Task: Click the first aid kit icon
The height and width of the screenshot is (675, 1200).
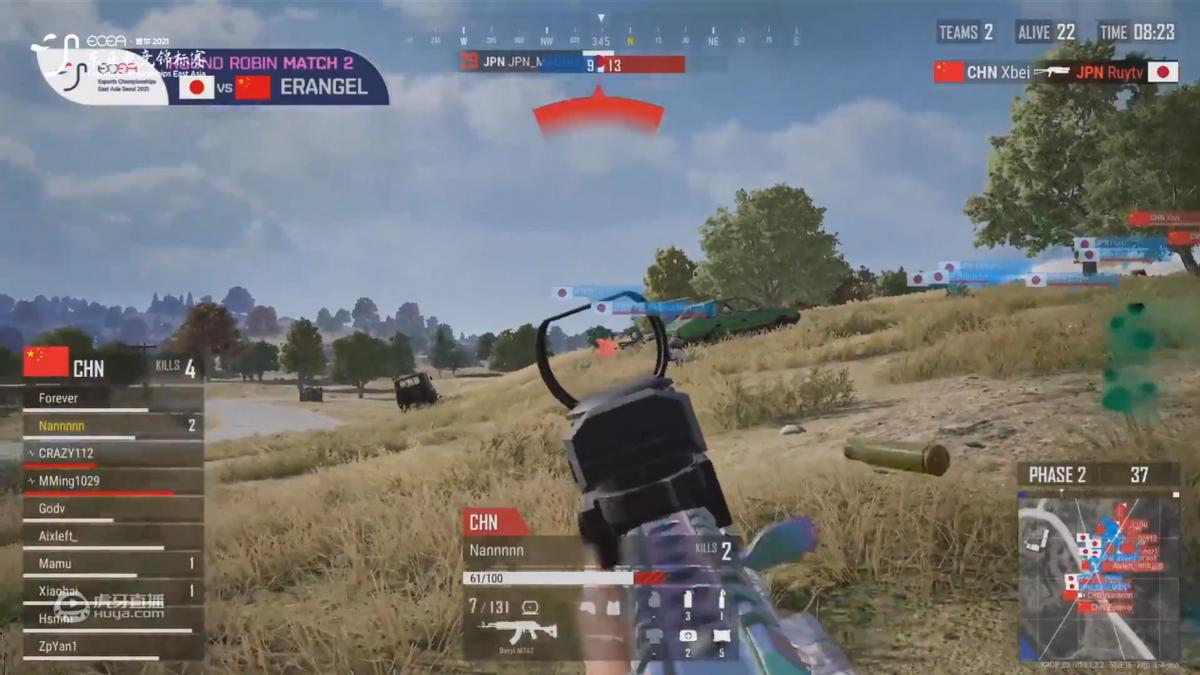Action: tap(687, 636)
